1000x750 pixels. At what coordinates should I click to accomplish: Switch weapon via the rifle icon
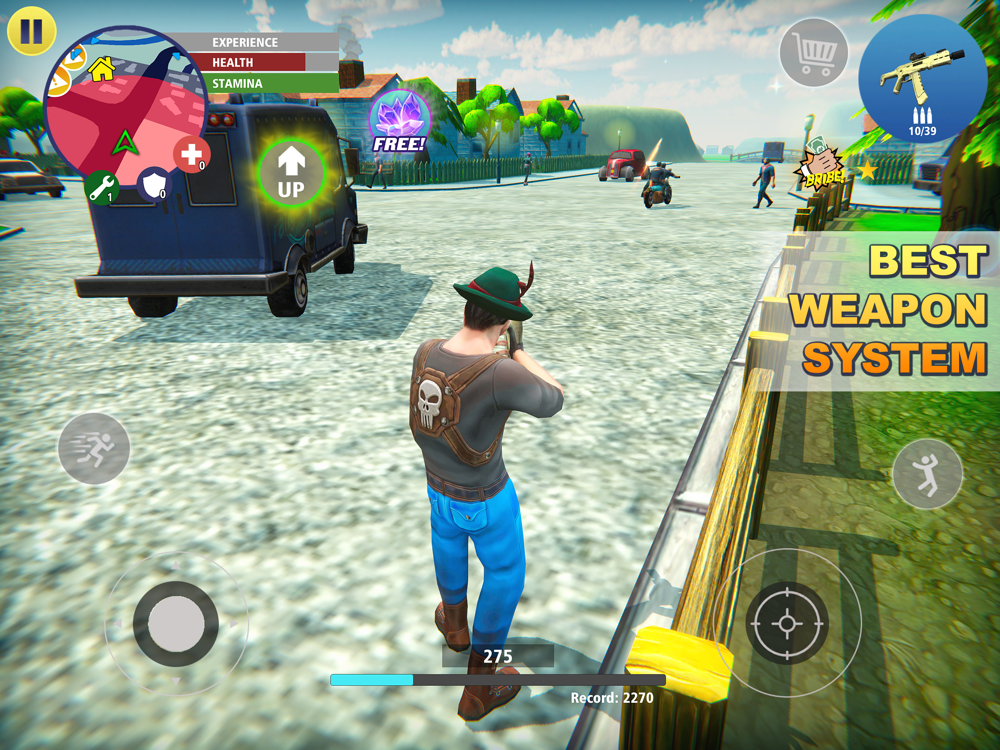[922, 78]
